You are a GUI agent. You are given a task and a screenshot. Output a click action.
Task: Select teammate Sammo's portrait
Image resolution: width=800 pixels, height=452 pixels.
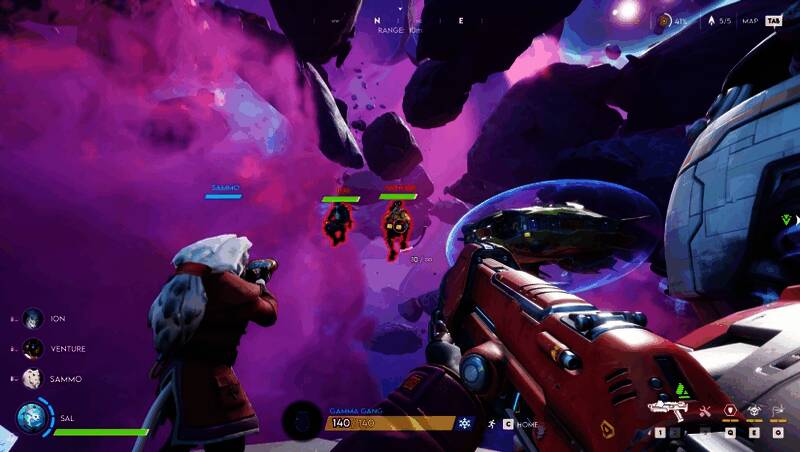tap(33, 379)
